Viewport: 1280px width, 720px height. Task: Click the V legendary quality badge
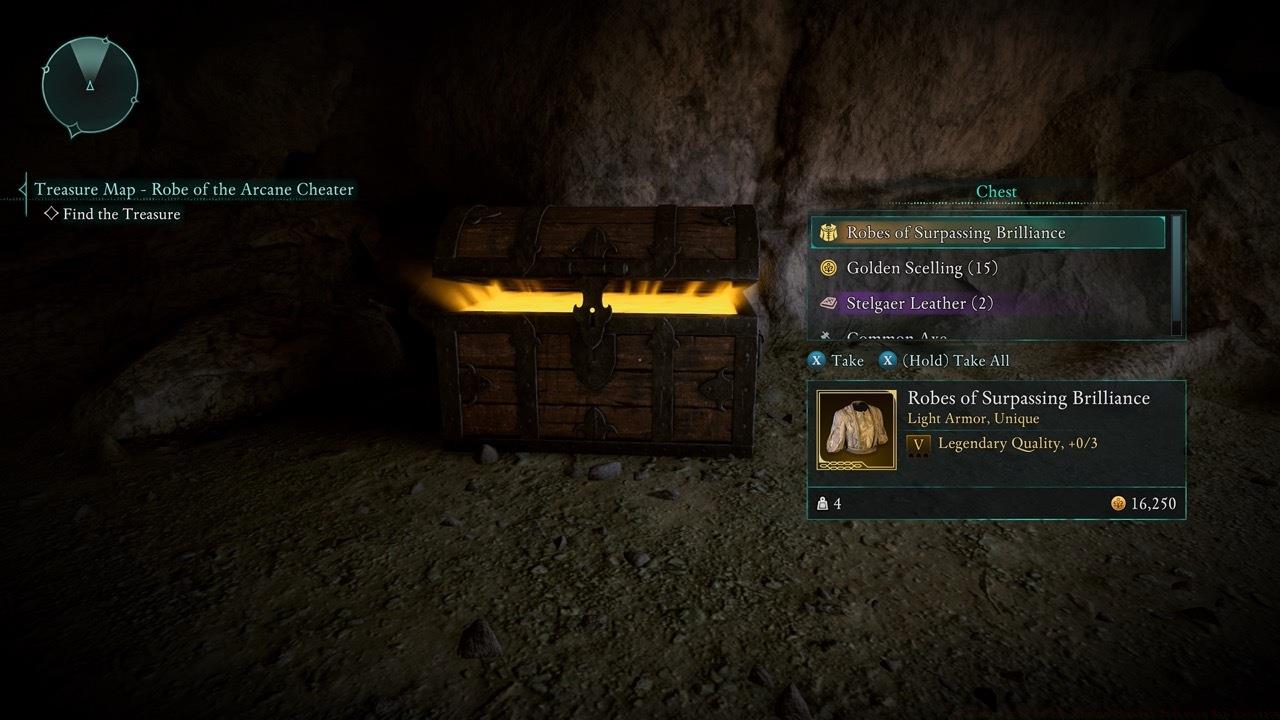click(916, 443)
